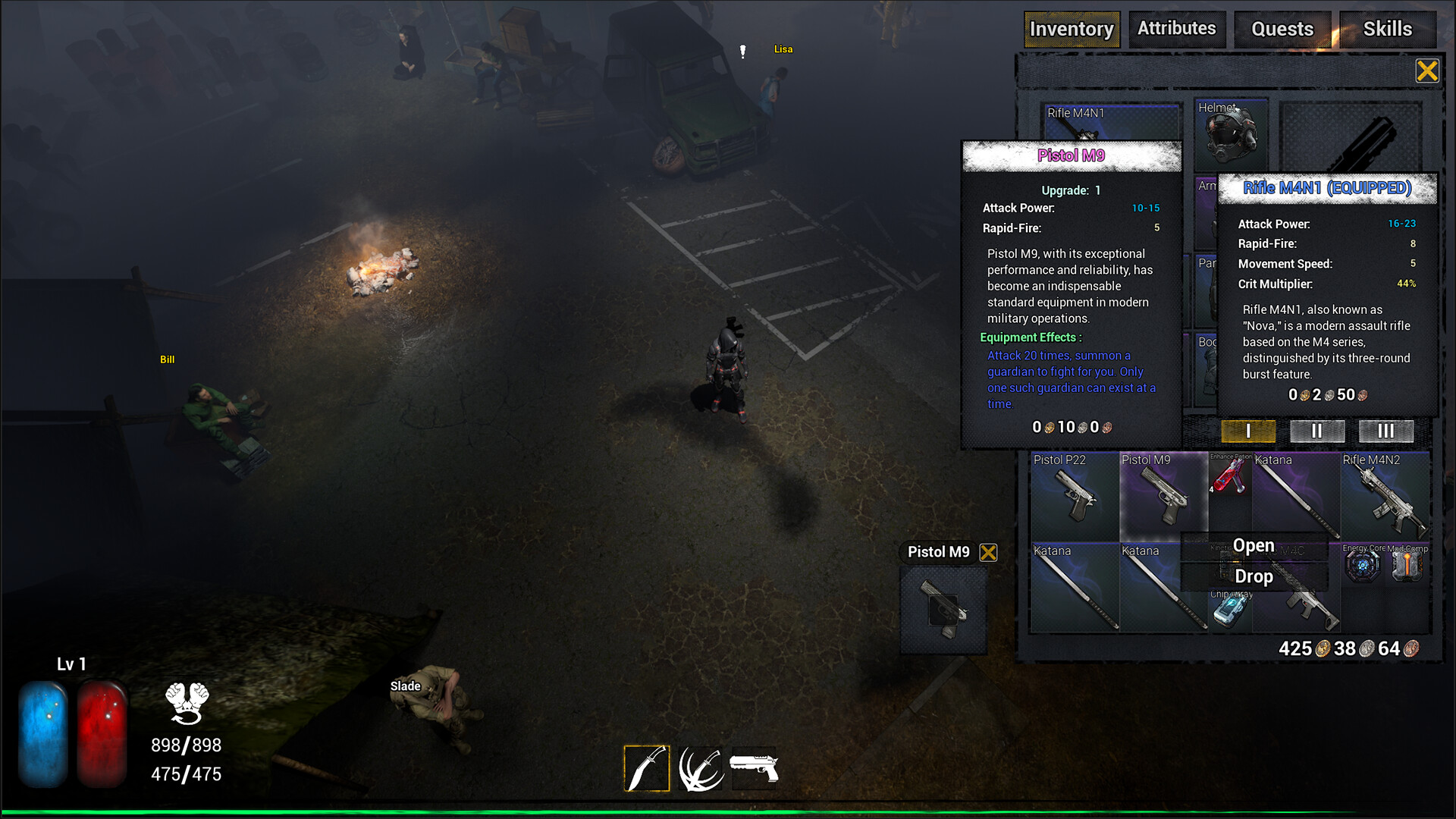The height and width of the screenshot is (819, 1456).
Task: Click the blue energy vial gauge
Action: tap(42, 732)
